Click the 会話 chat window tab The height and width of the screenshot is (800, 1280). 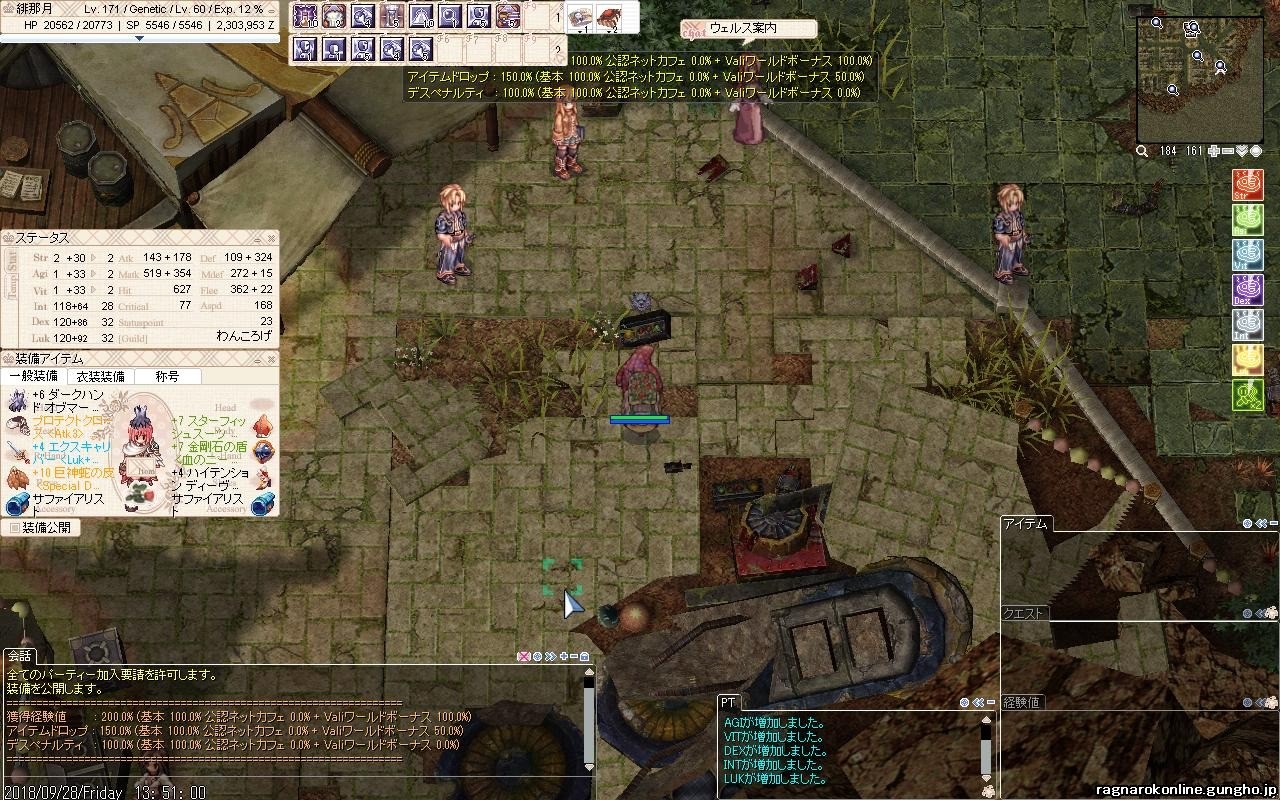19,656
